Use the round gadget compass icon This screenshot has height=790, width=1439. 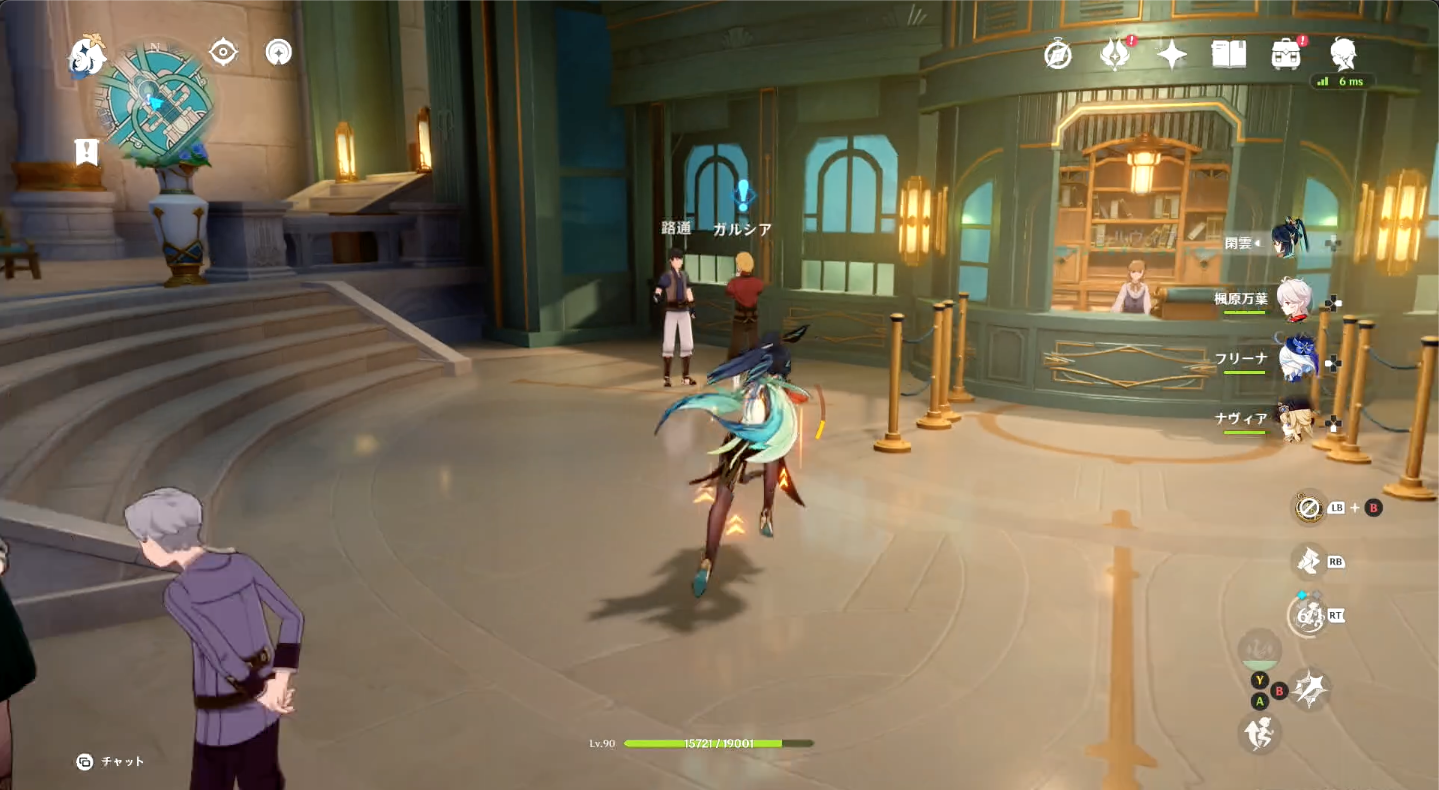[1308, 508]
